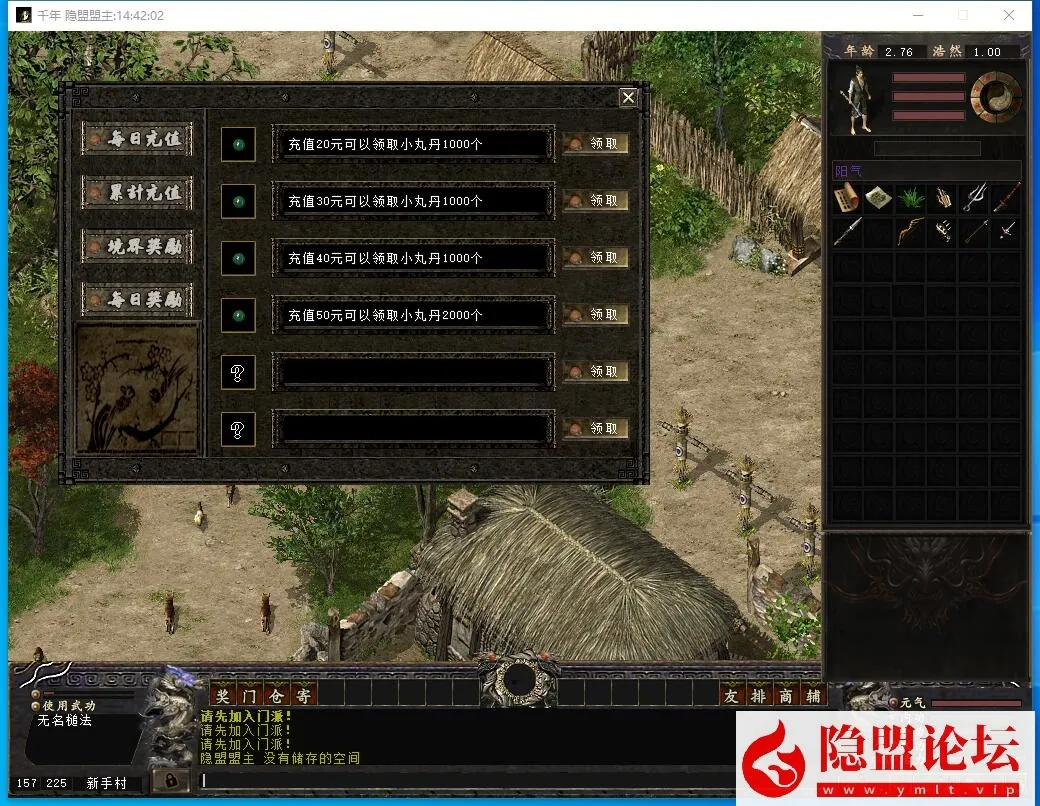The image size is (1040, 806).
Task: Select the scroll item in inventory
Action: 847,198
